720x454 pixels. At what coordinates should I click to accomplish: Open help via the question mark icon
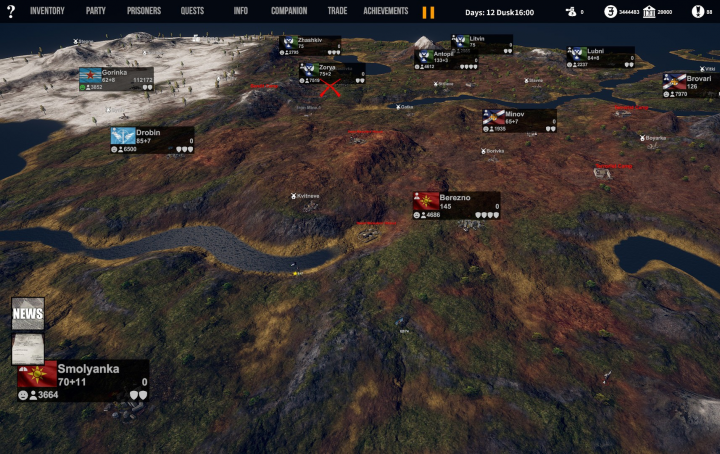pyautogui.click(x=11, y=12)
